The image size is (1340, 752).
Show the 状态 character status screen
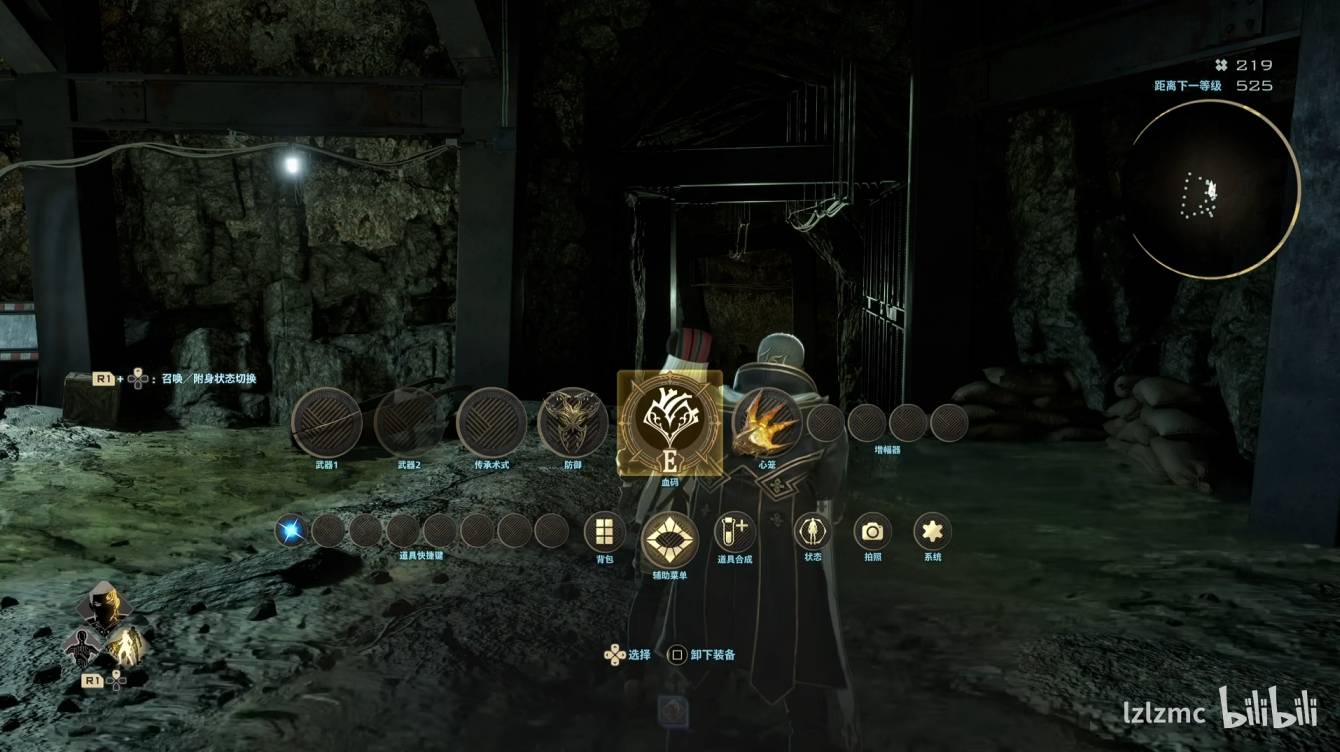pyautogui.click(x=812, y=531)
